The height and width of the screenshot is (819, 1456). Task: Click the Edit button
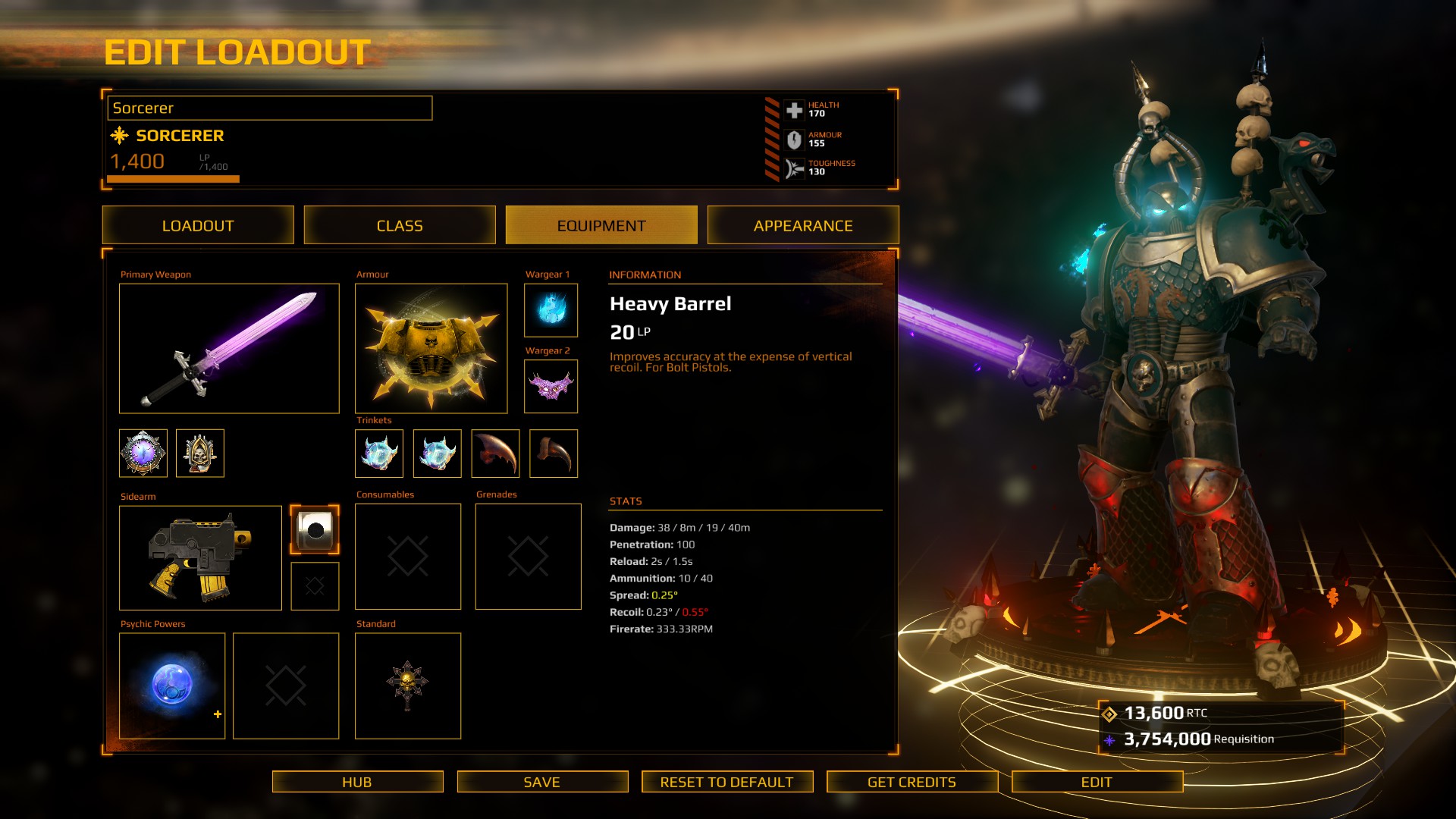coord(1097,782)
